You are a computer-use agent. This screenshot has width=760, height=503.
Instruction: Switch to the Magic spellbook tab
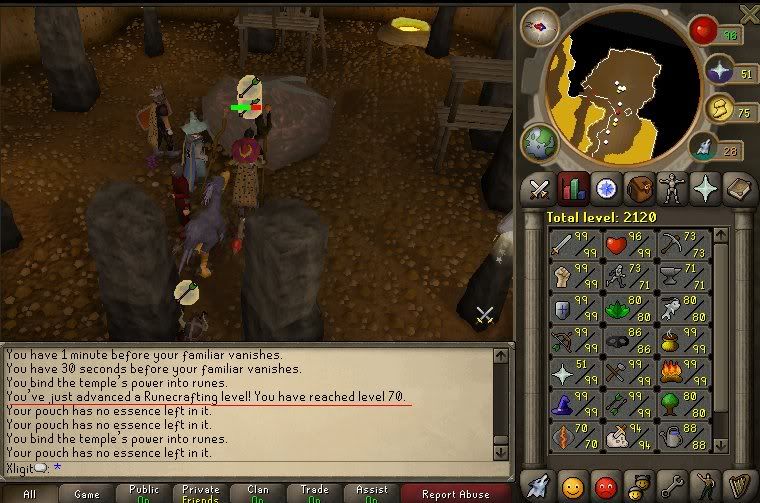(737, 188)
